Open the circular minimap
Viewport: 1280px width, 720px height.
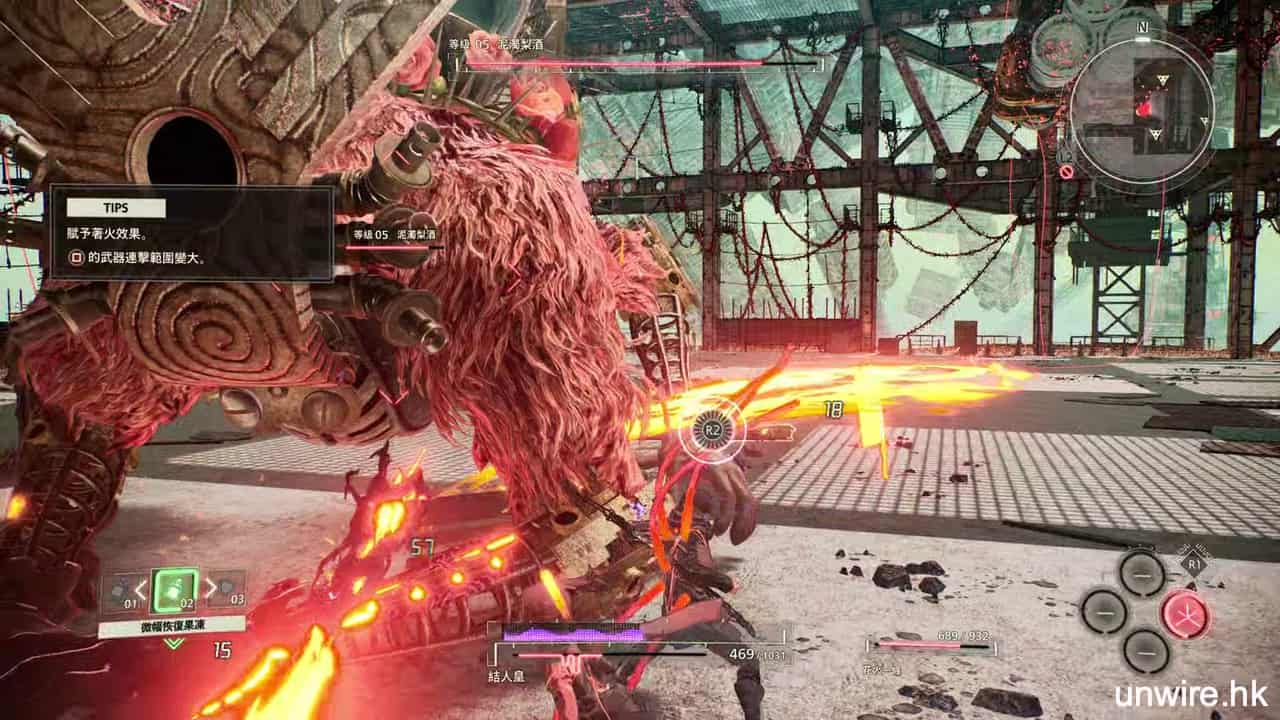1141,107
